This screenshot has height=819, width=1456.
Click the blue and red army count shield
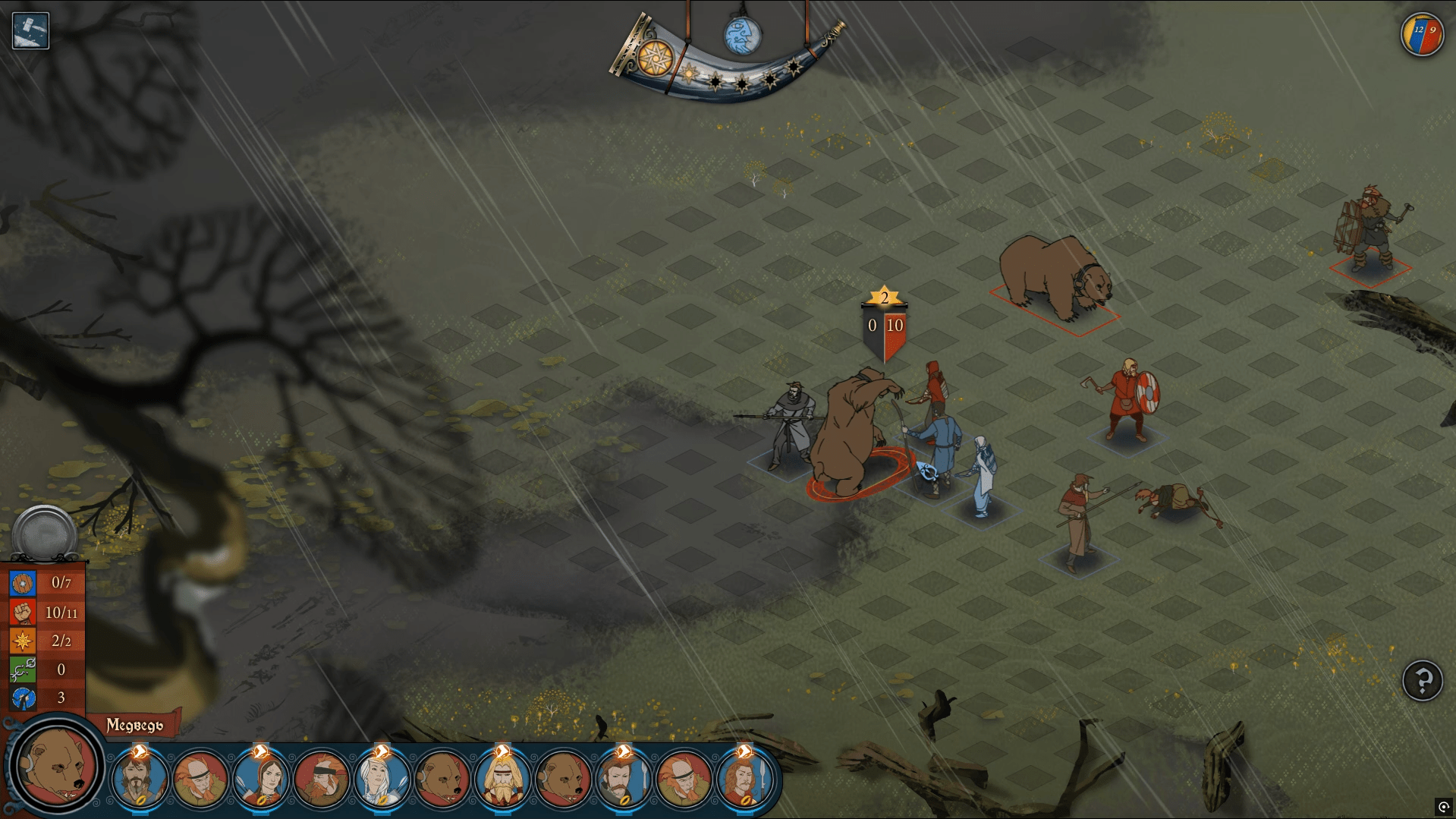pos(1422,35)
